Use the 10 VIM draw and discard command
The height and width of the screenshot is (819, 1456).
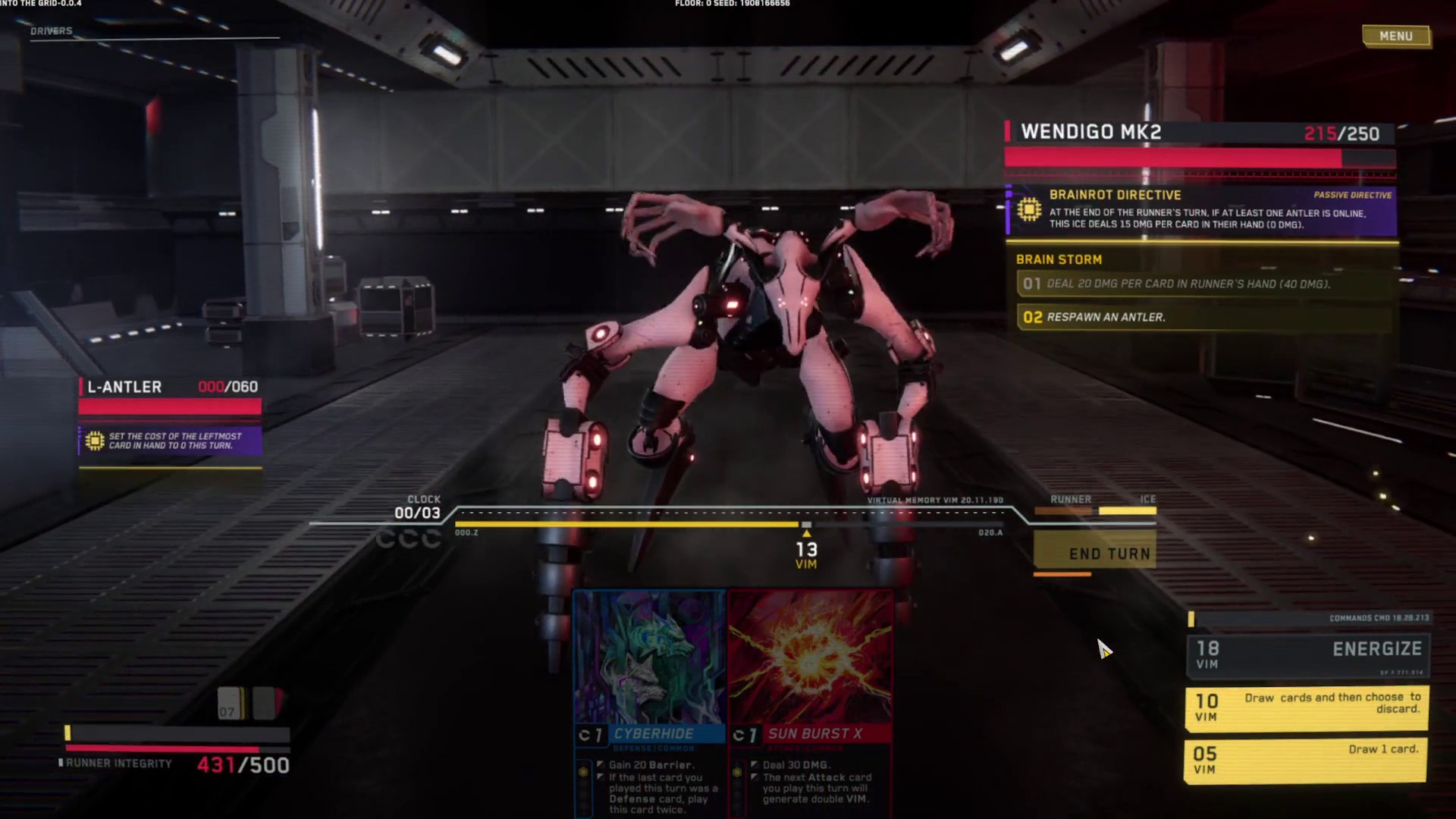[x=1306, y=707]
